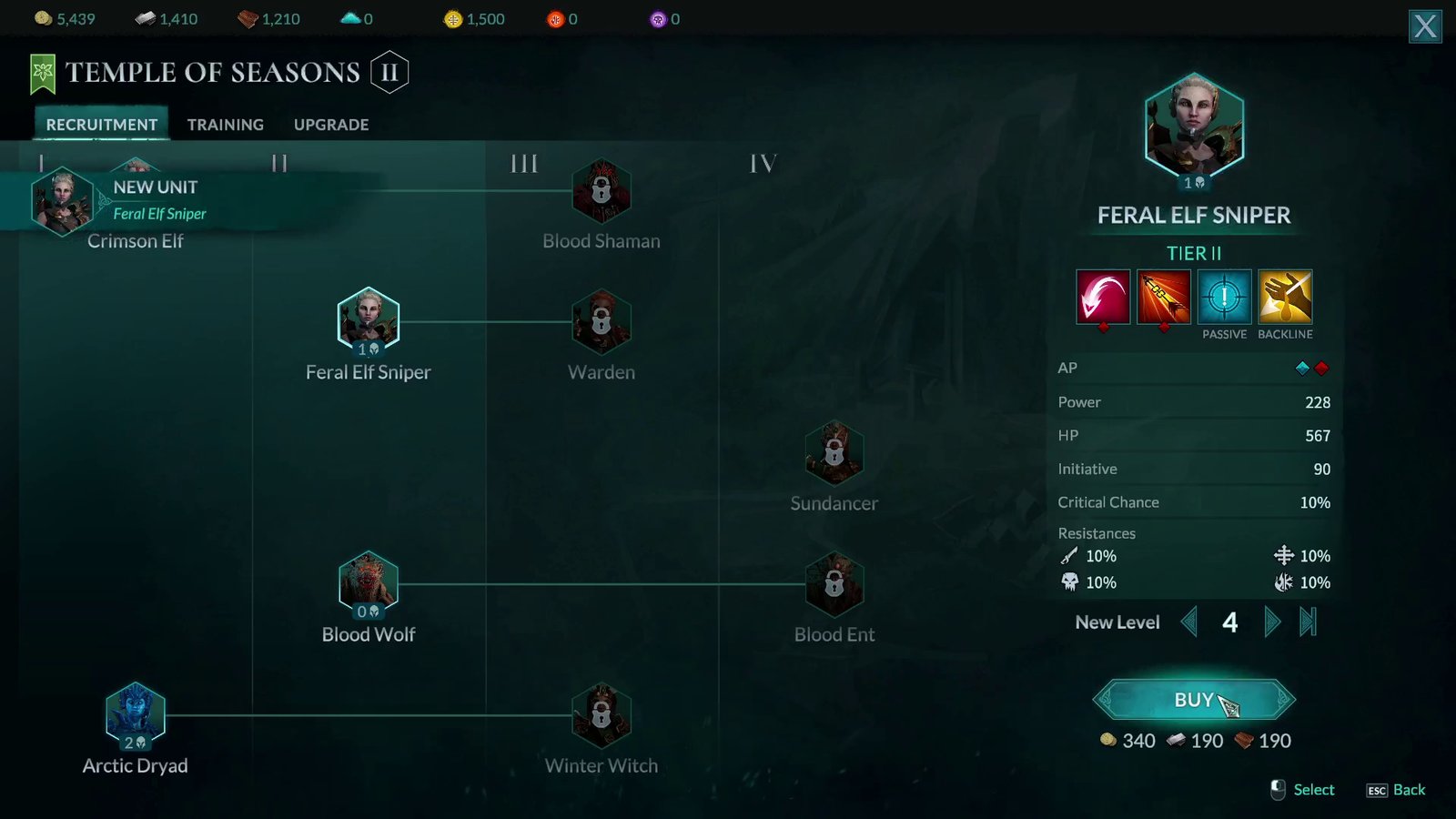Select the orange orb resource icon
Screen dimensions: 1456x819
pos(557,18)
